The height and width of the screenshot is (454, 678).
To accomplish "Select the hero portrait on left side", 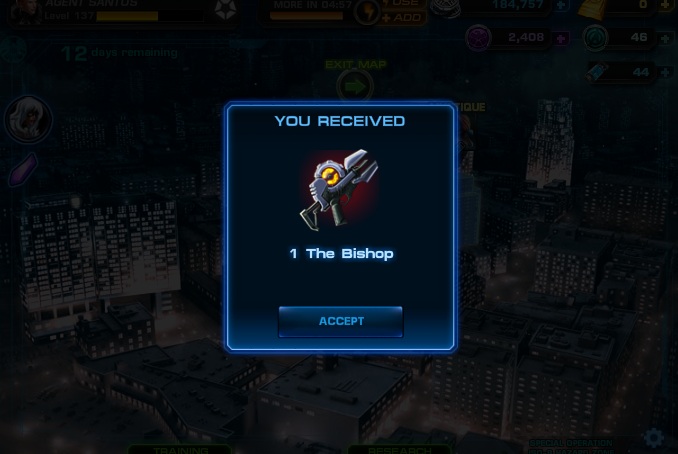I will [26, 120].
